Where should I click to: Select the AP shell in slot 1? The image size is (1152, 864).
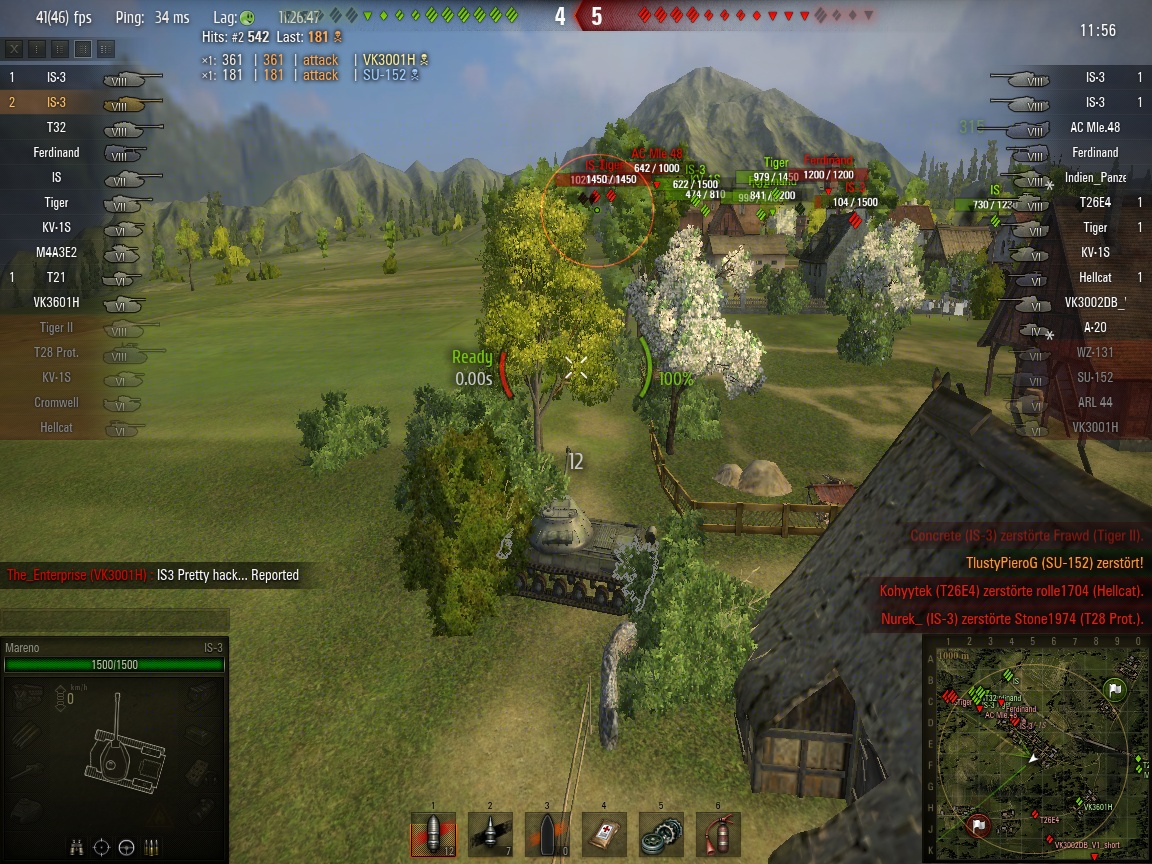pos(433,833)
